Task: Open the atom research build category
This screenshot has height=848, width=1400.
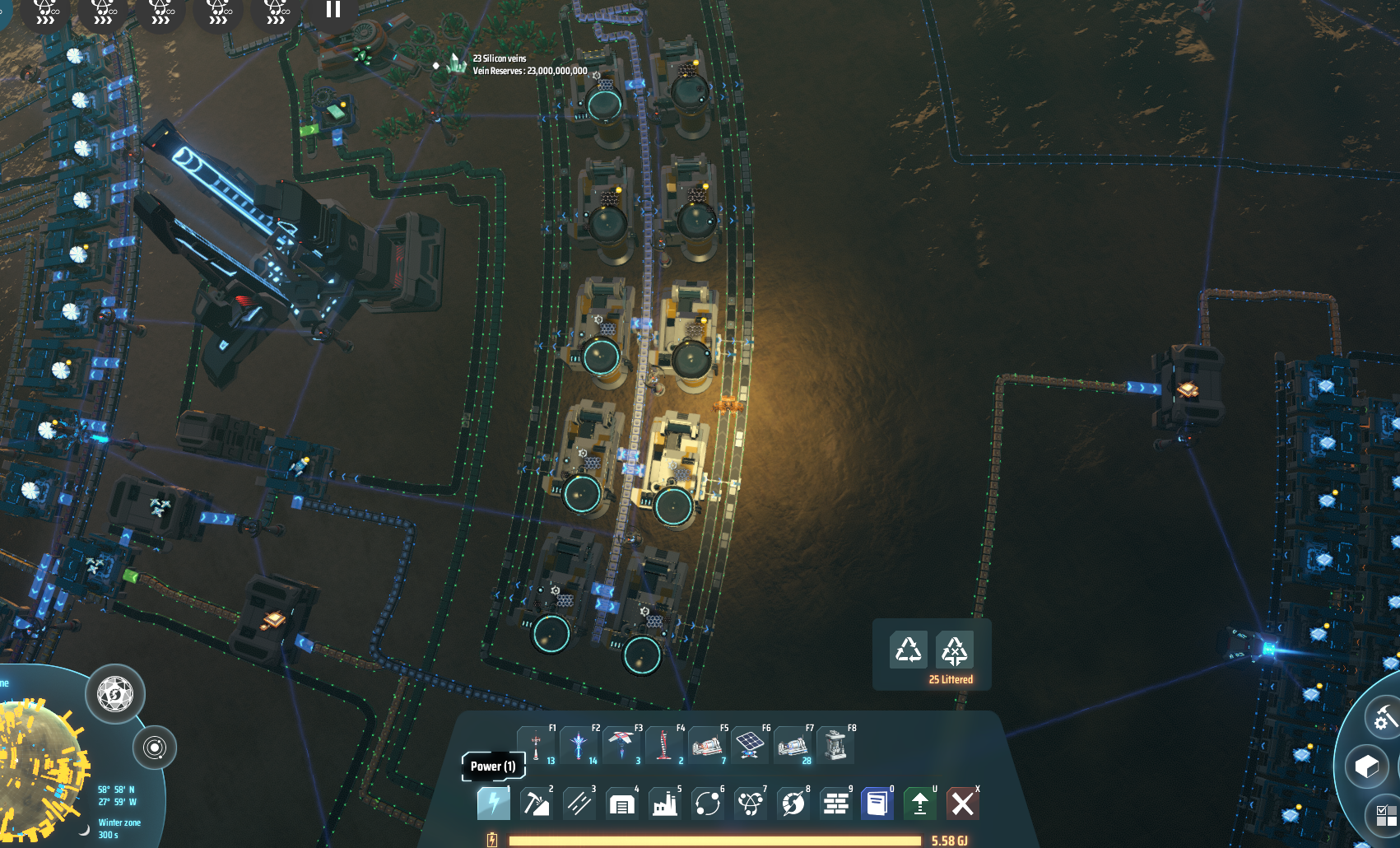Action: [x=750, y=803]
